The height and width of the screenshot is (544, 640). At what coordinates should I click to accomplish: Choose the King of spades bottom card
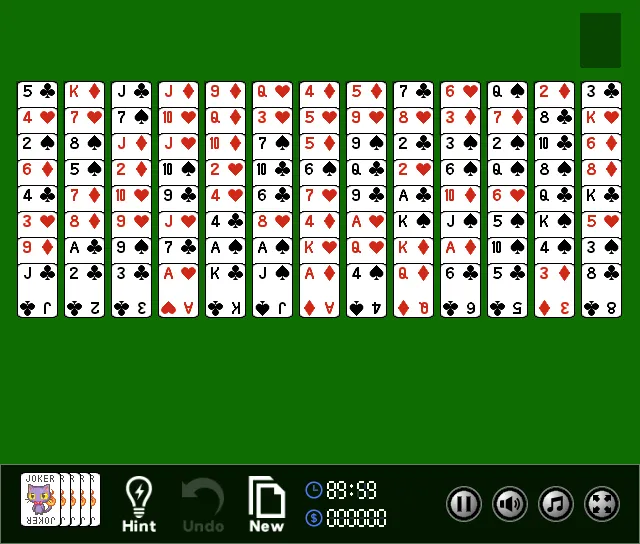(224, 290)
